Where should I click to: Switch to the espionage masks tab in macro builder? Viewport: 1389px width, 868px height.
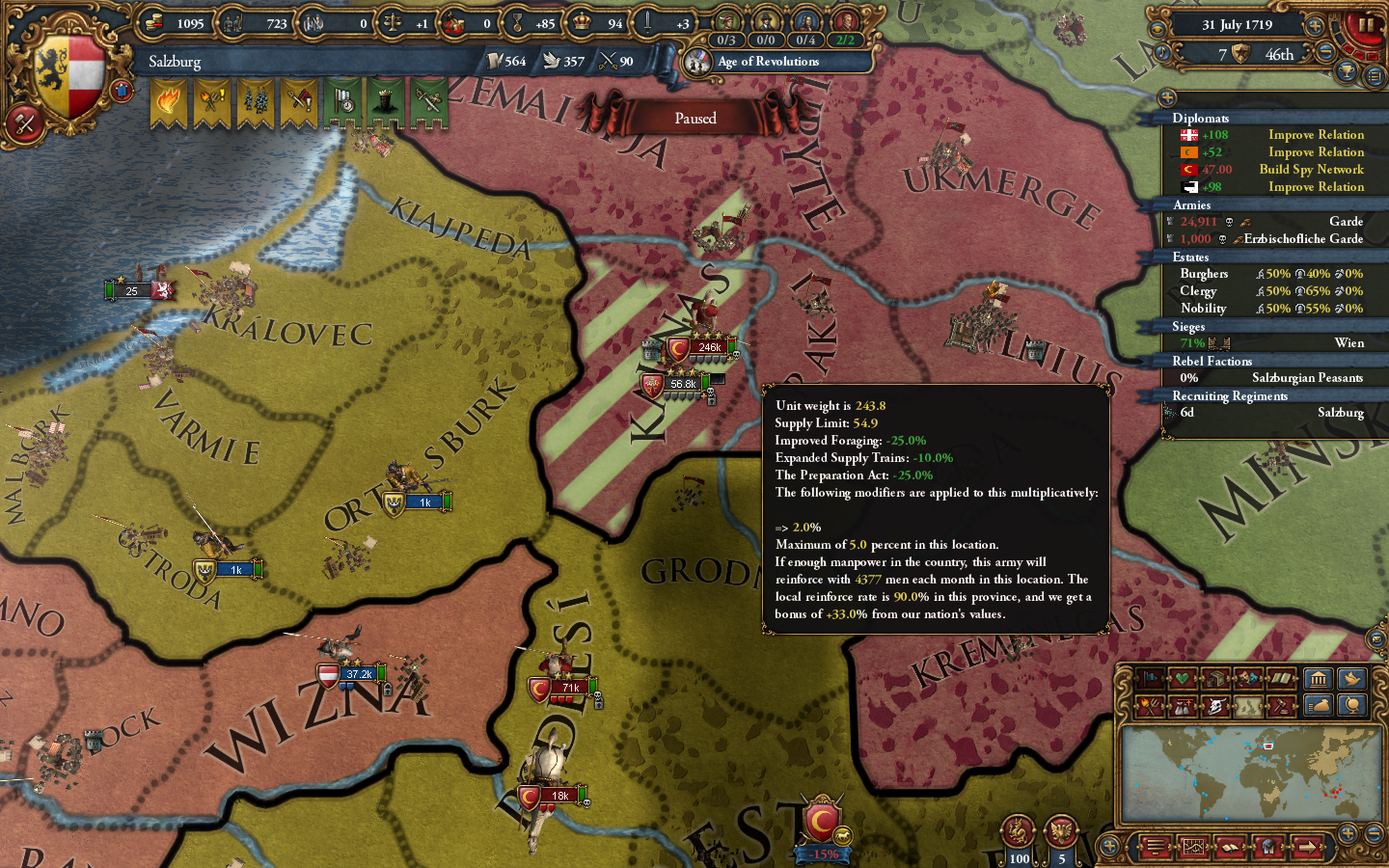point(1247,679)
